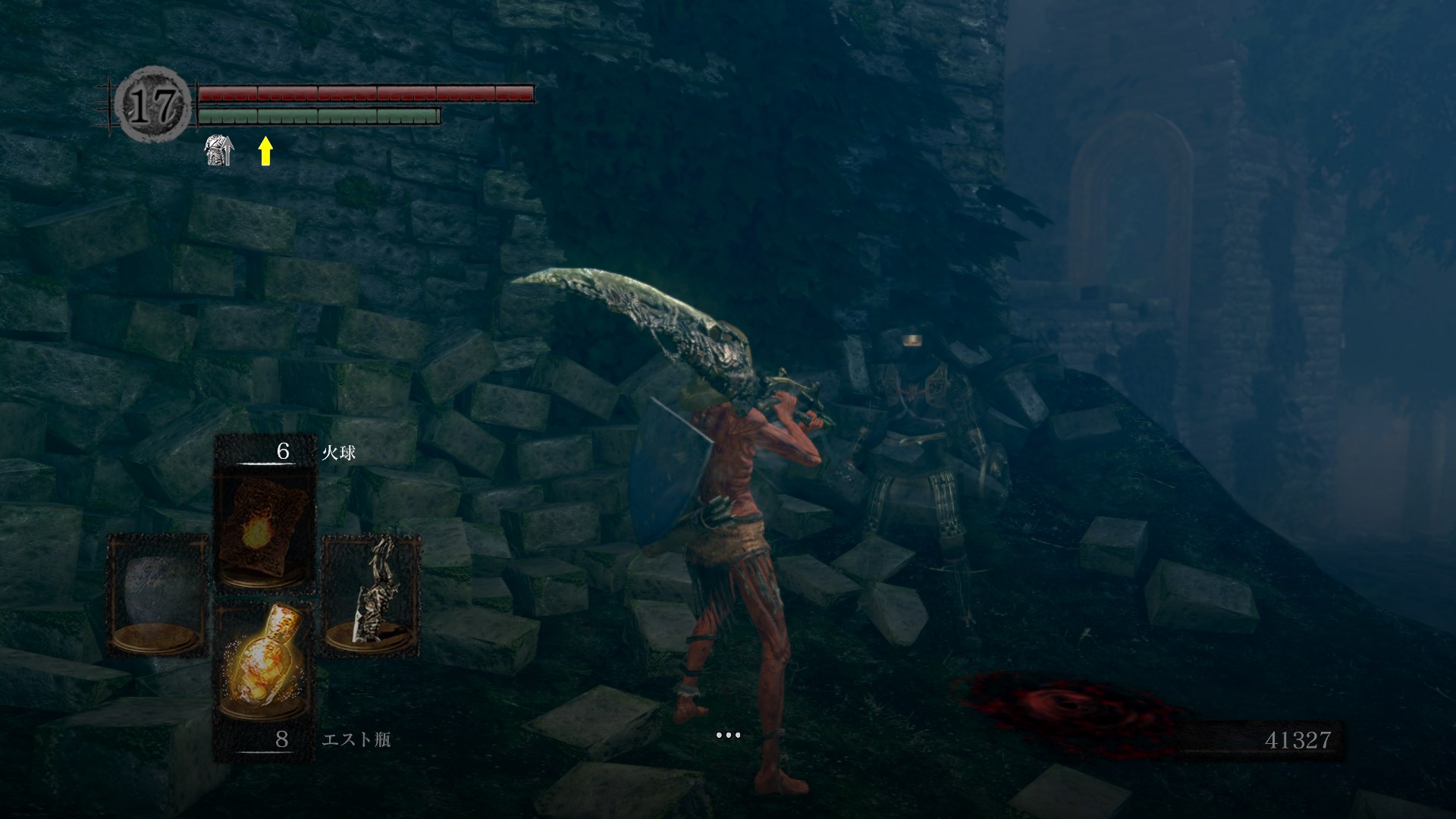Click the armor status effect icon

click(219, 151)
